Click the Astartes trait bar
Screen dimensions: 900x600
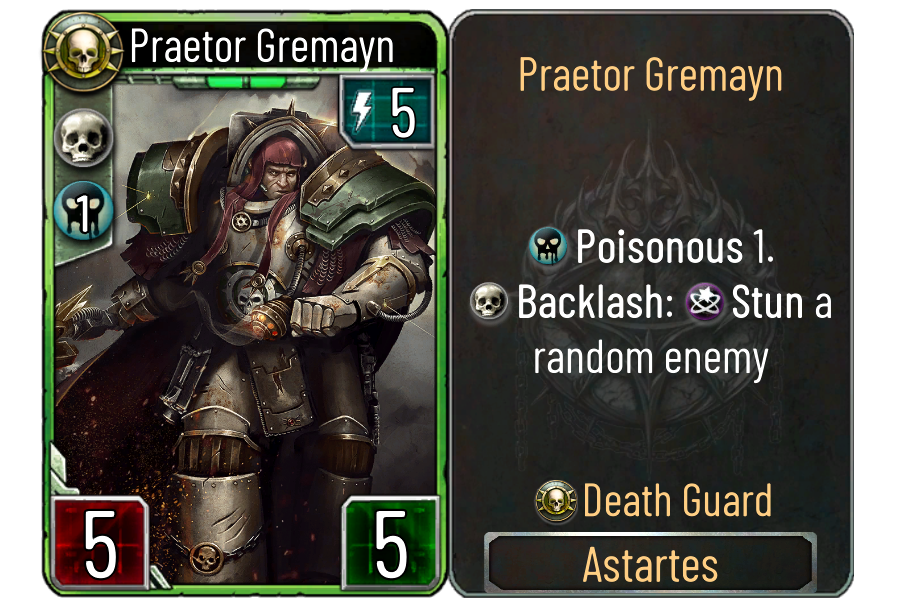click(x=650, y=565)
